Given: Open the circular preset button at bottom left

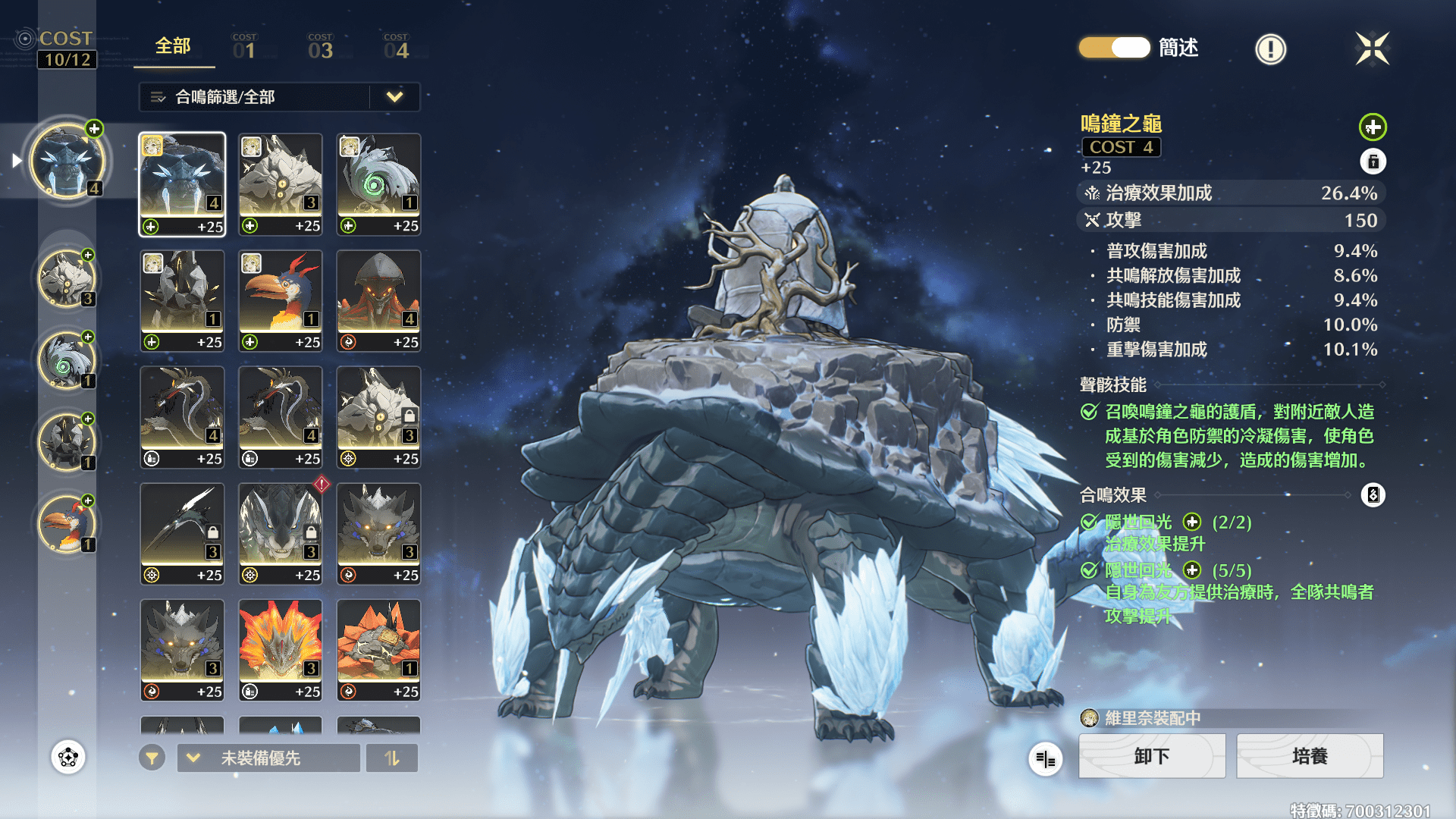Looking at the screenshot, I should coord(68,757).
